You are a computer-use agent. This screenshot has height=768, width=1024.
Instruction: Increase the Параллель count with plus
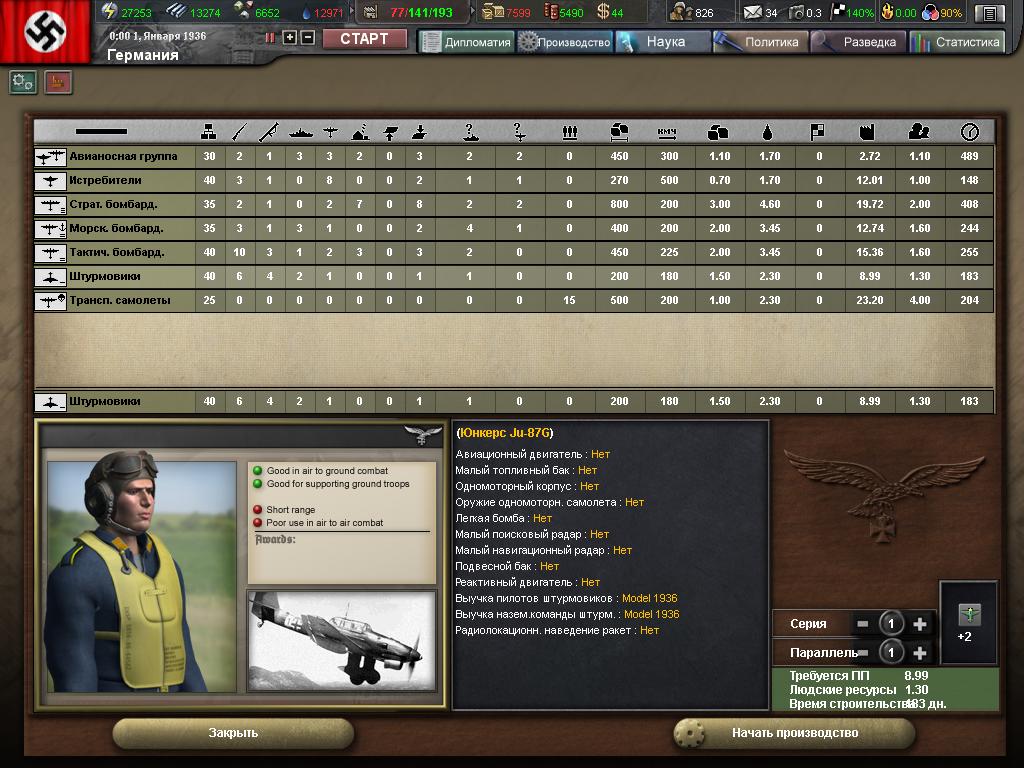pos(920,653)
